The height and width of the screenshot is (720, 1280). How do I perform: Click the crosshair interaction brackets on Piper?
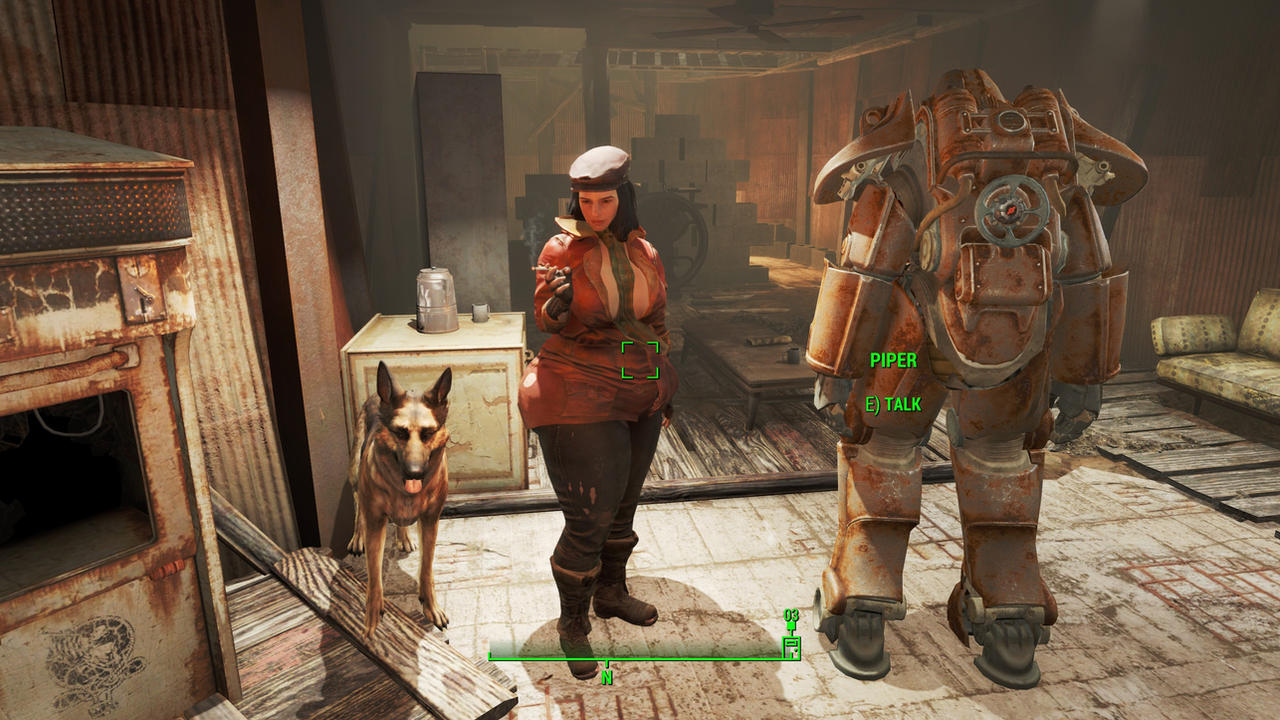pos(641,362)
